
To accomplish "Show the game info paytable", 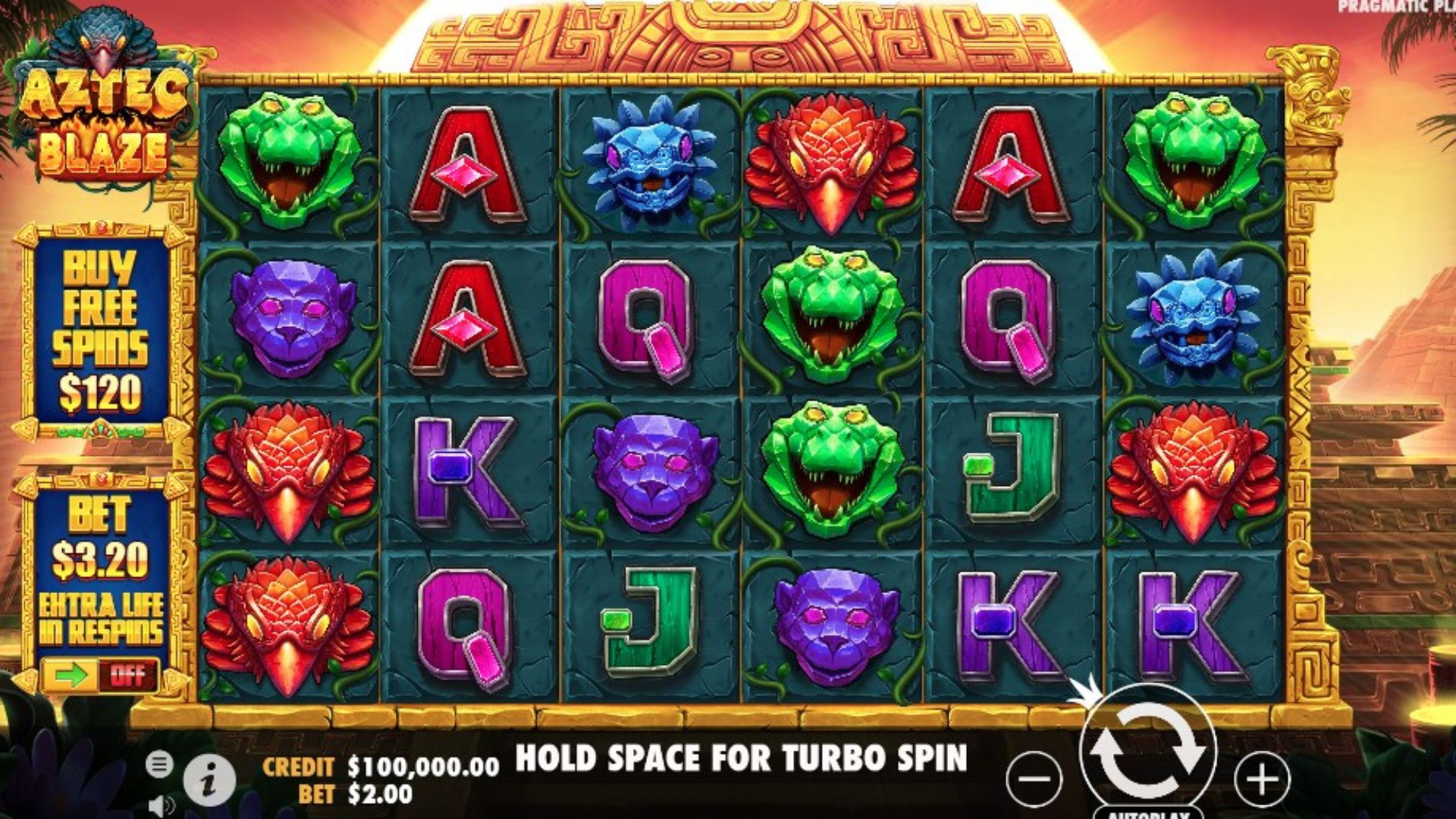I will point(209,779).
